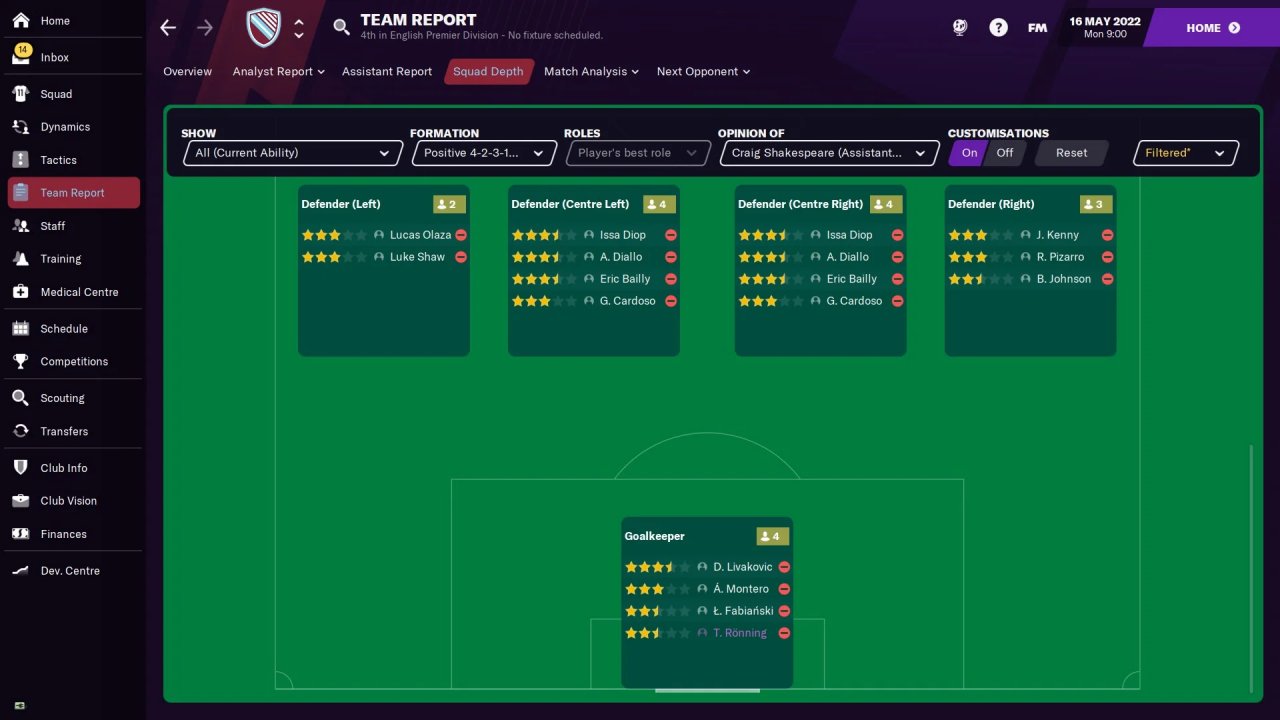Image resolution: width=1280 pixels, height=720 pixels.
Task: Open the search magnifier icon
Action: point(342,28)
